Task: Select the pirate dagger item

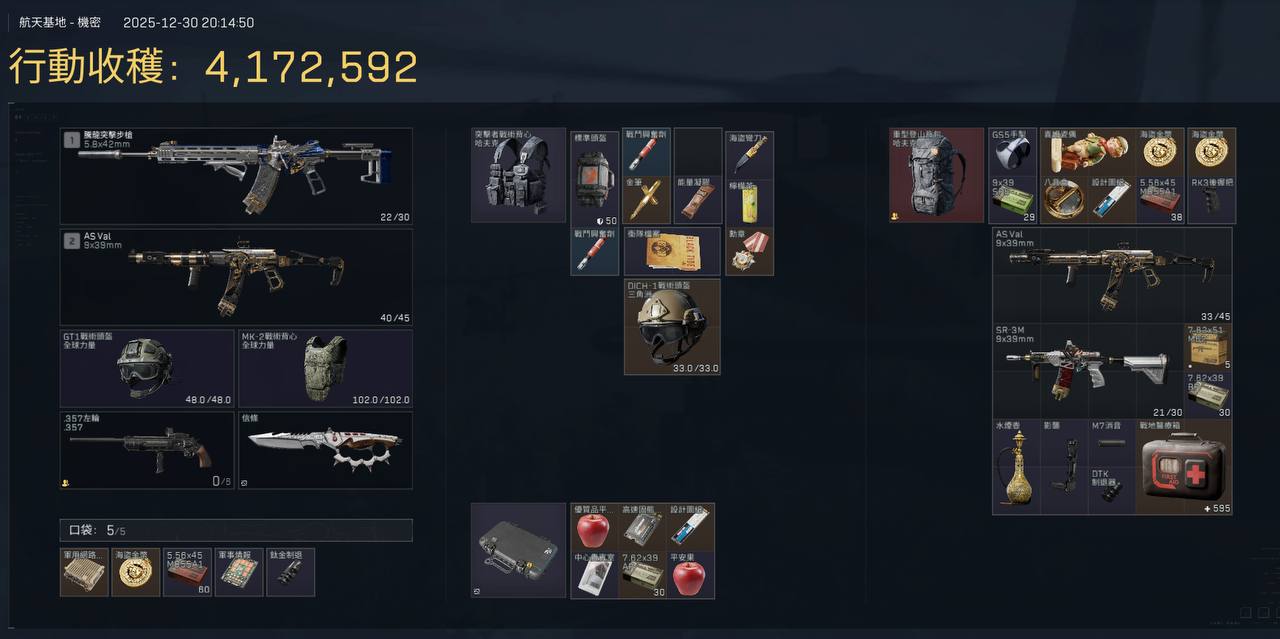Action: (749, 152)
